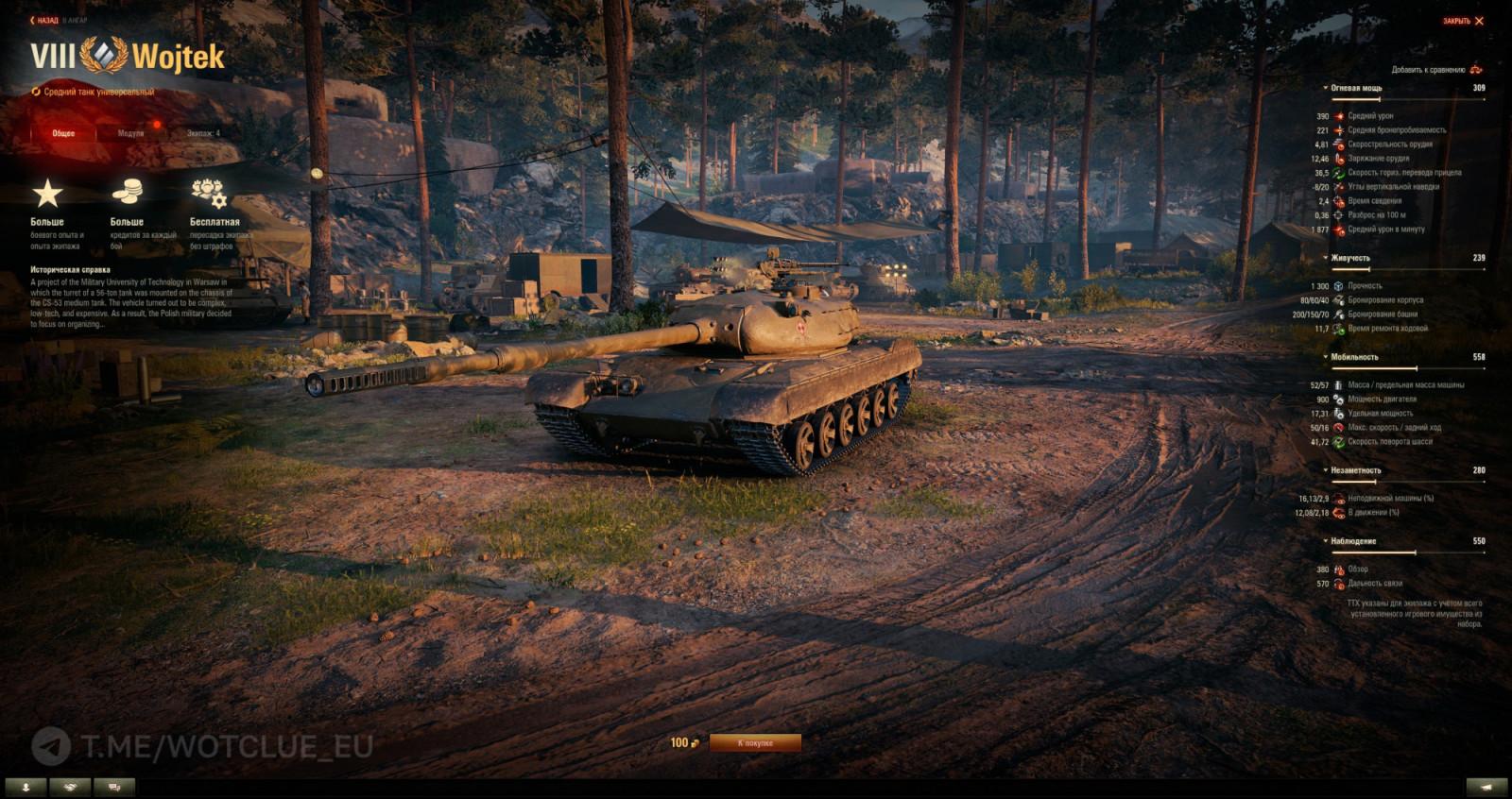
Task: Select the Средний урон damage stat icon
Action: point(1338,116)
